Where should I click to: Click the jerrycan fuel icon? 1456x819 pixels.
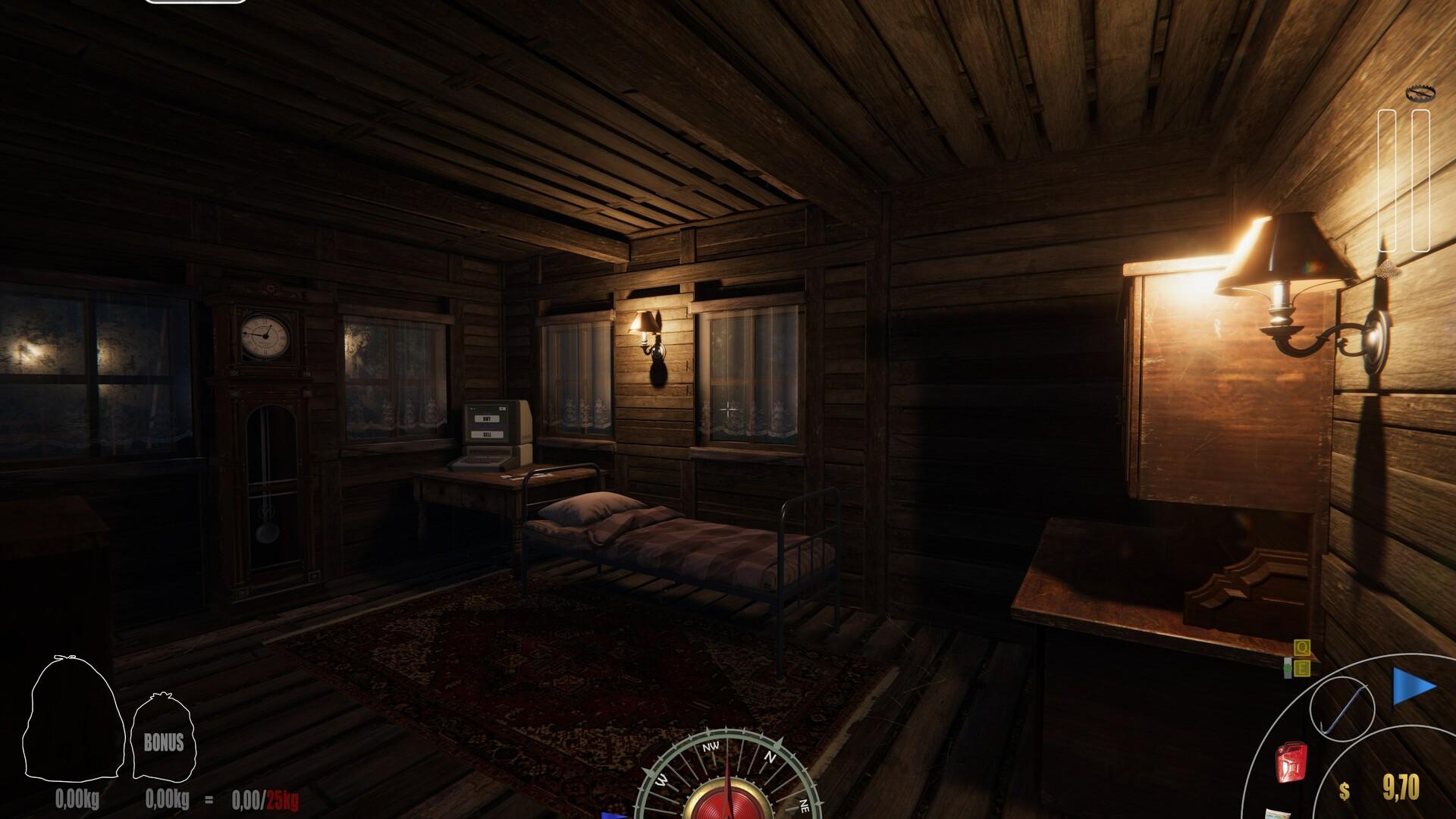[x=1291, y=762]
